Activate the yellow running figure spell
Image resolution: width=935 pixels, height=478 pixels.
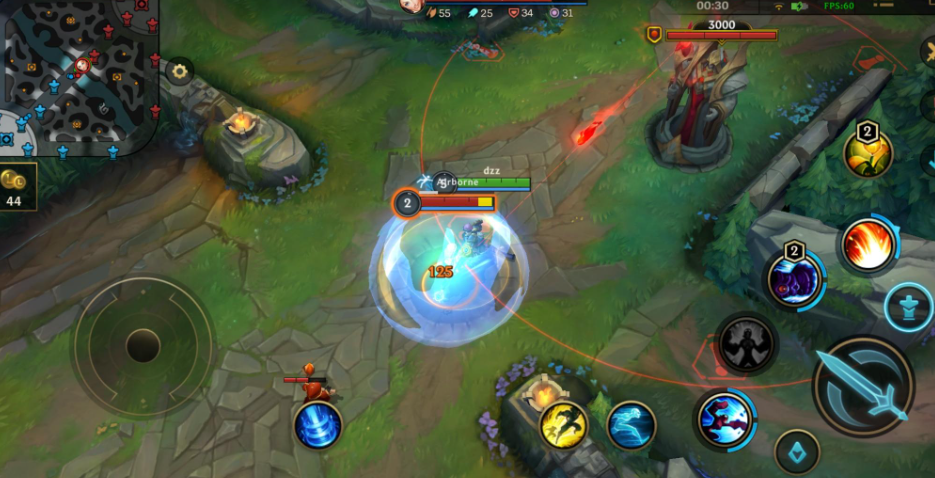point(564,424)
